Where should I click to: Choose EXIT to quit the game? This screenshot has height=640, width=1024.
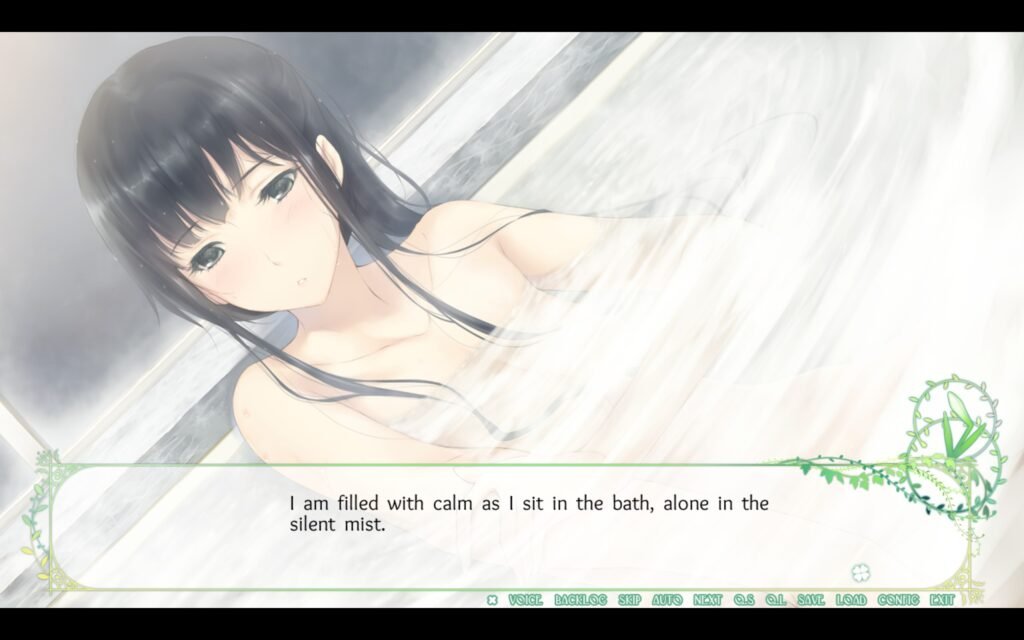pyautogui.click(x=941, y=600)
